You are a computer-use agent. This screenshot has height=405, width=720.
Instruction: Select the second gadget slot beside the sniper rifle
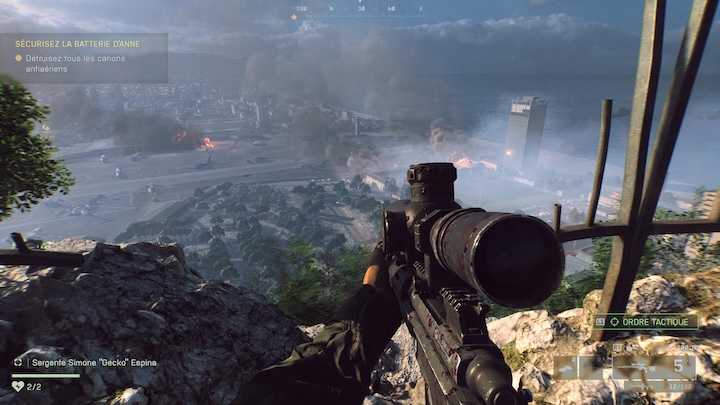tap(591, 367)
